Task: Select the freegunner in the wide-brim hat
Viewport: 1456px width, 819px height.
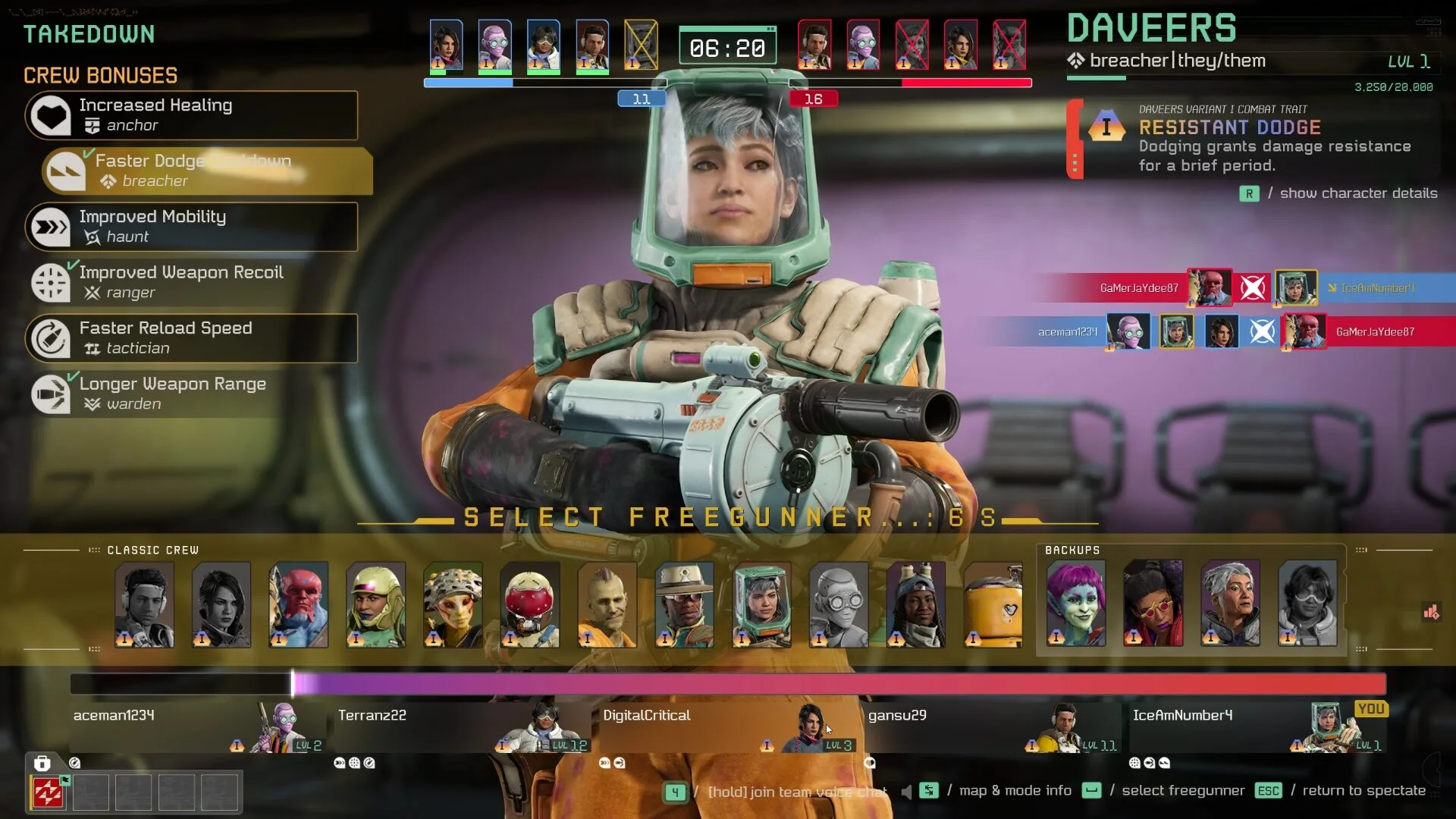Action: tap(684, 604)
